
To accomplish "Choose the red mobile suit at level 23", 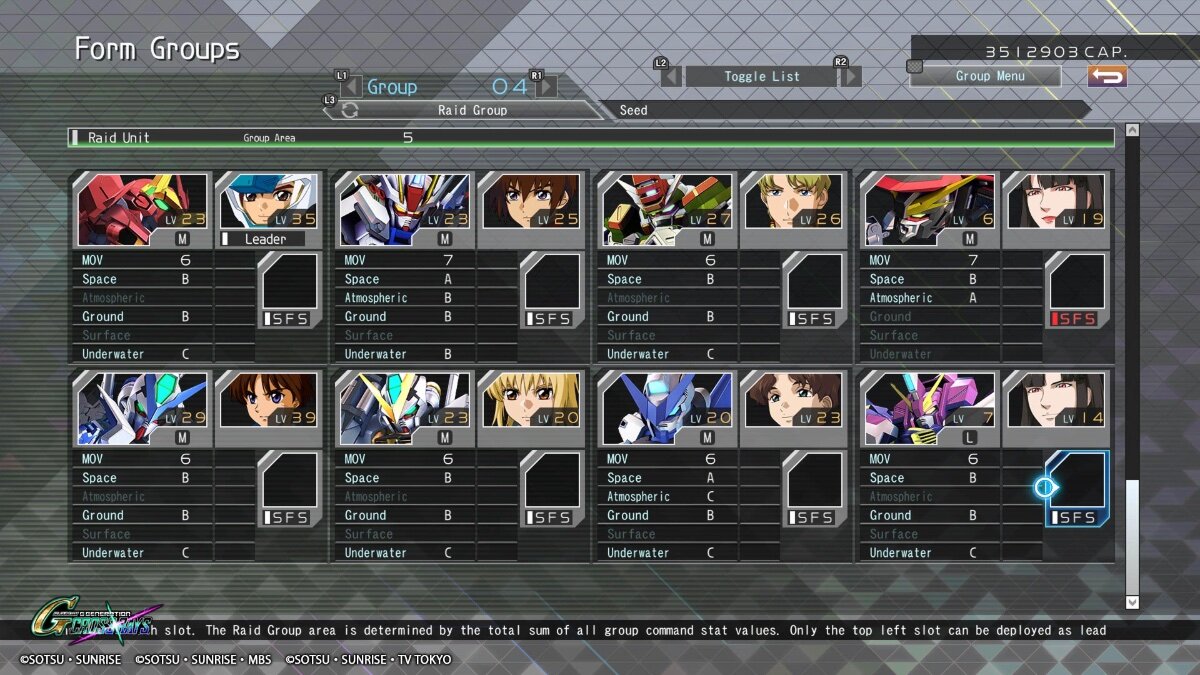I will (x=143, y=210).
